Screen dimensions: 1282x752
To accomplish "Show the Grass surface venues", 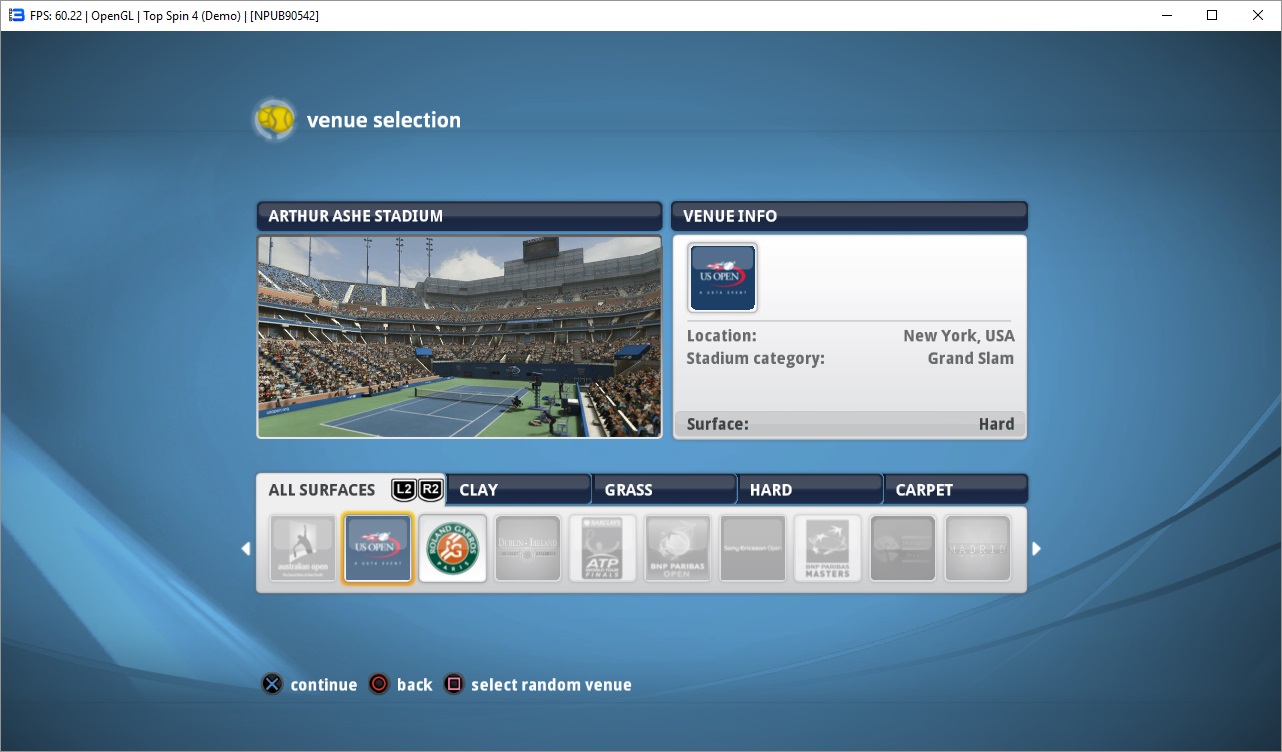I will (x=664, y=490).
